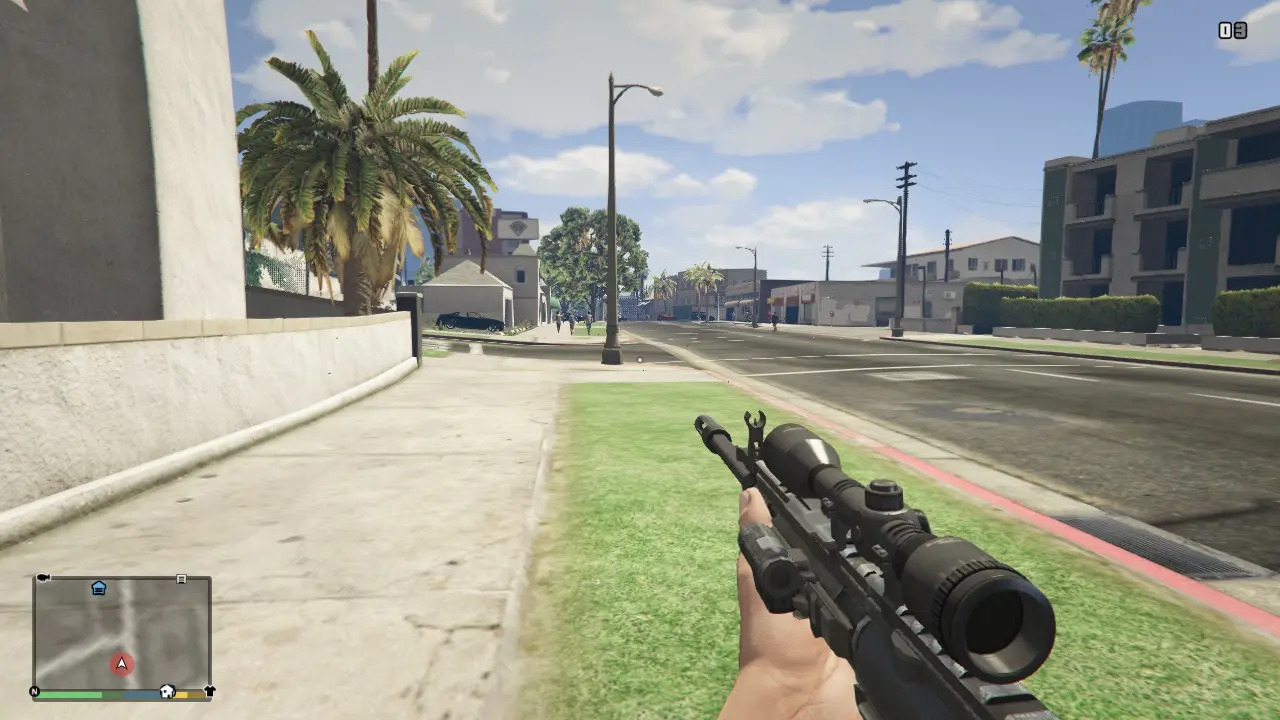Click the North compass letter on the minimap

(x=34, y=691)
